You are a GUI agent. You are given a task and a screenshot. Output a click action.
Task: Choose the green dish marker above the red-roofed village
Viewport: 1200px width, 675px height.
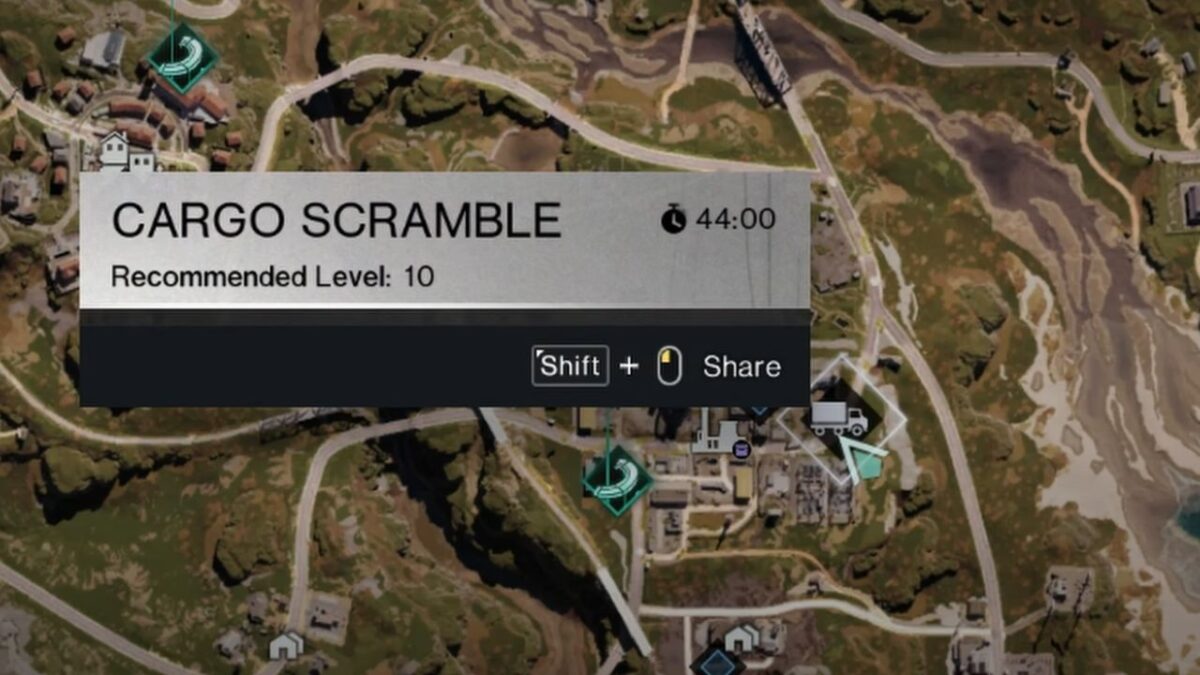tap(183, 58)
